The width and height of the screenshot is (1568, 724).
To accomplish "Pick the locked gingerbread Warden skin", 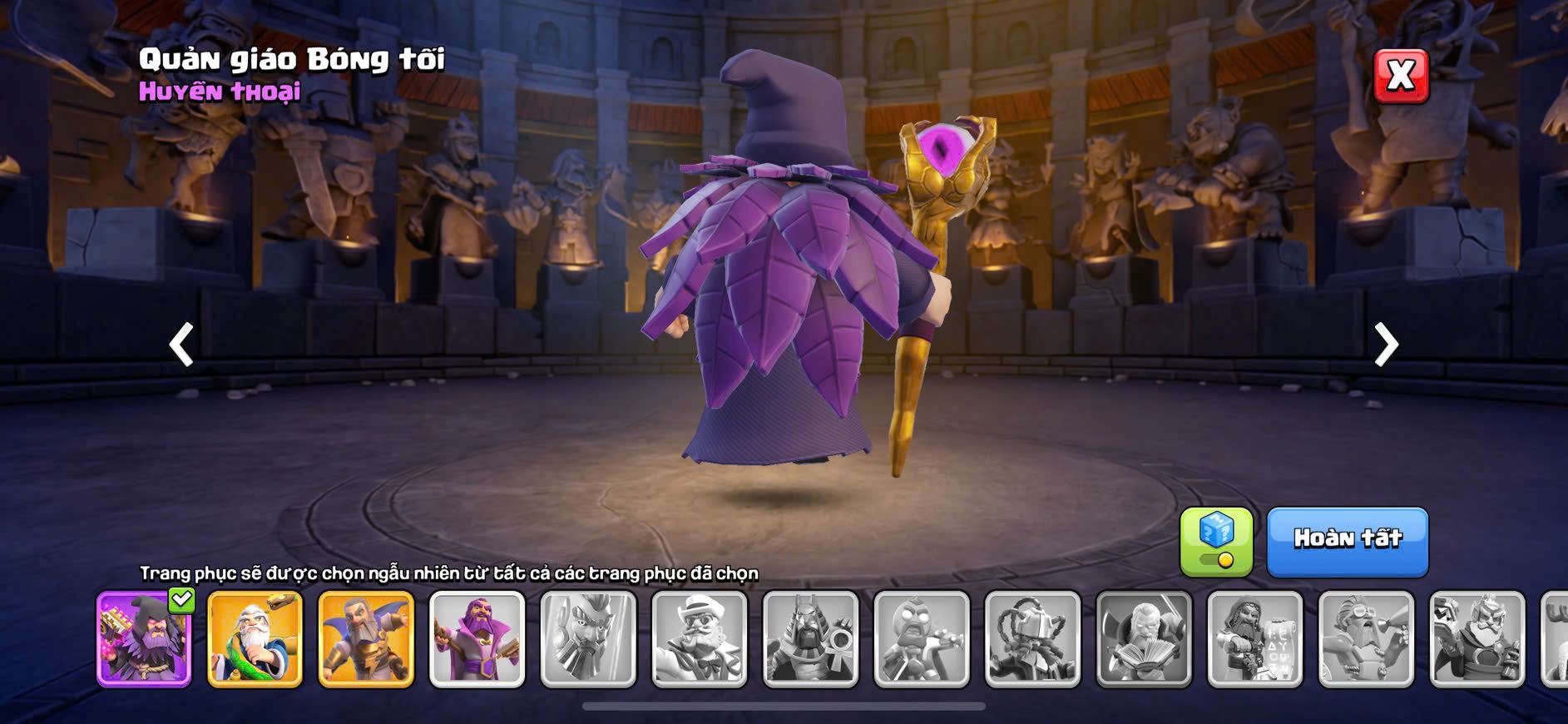I will click(922, 639).
